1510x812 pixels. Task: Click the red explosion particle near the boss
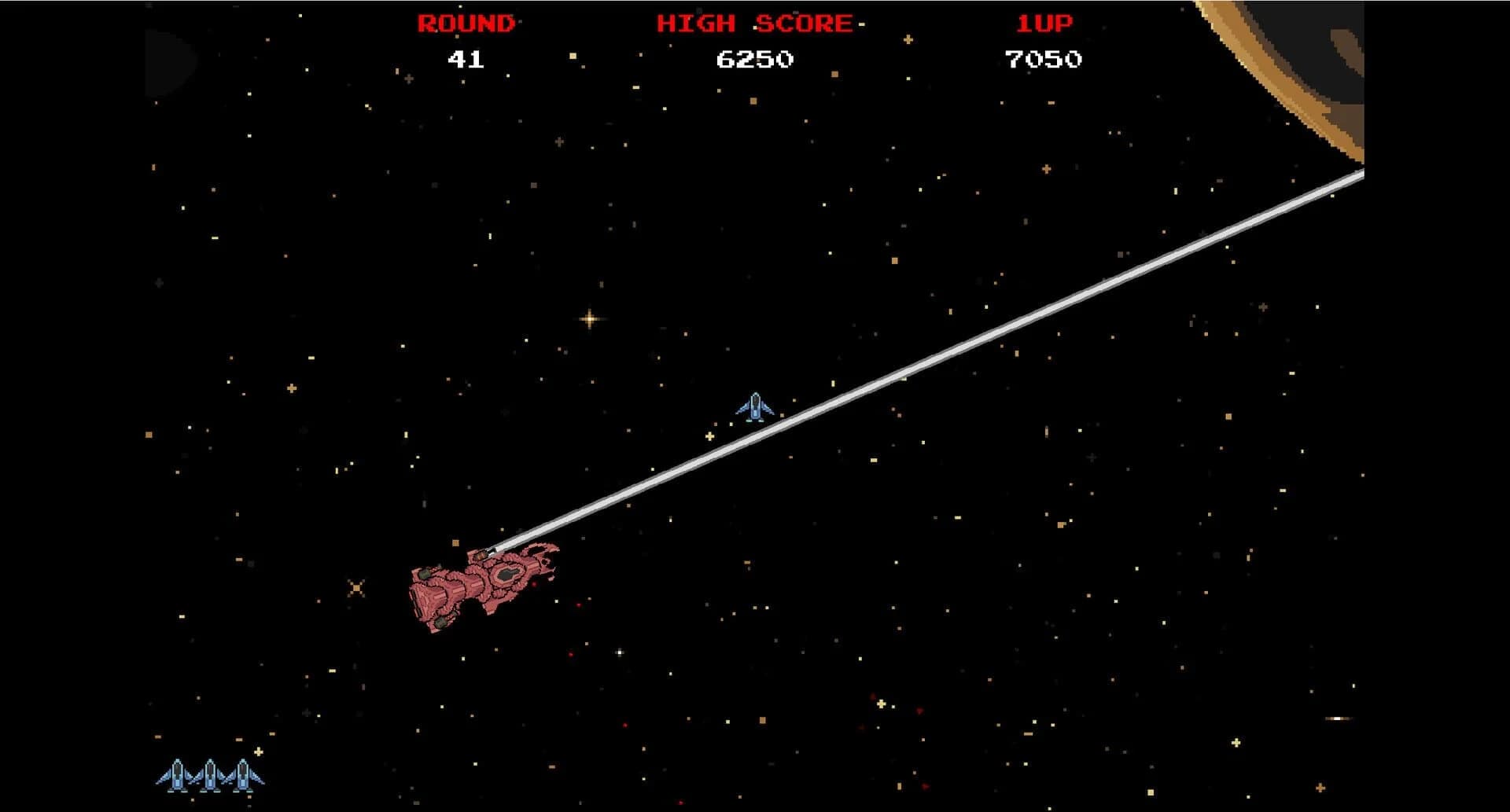[x=533, y=584]
